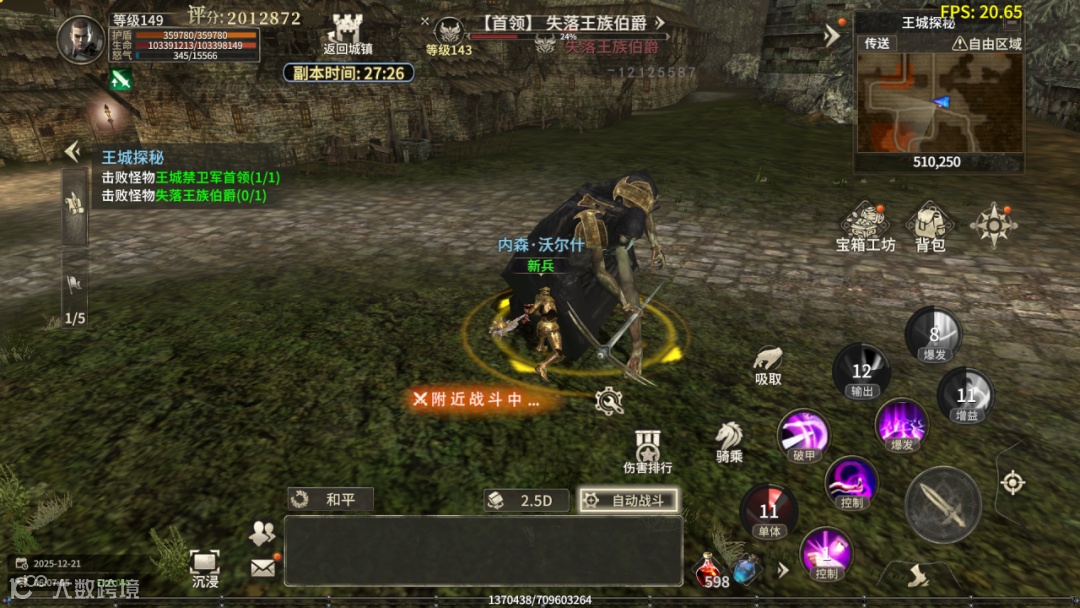Open the mail envelope icon
The height and width of the screenshot is (608, 1080).
pyautogui.click(x=263, y=567)
